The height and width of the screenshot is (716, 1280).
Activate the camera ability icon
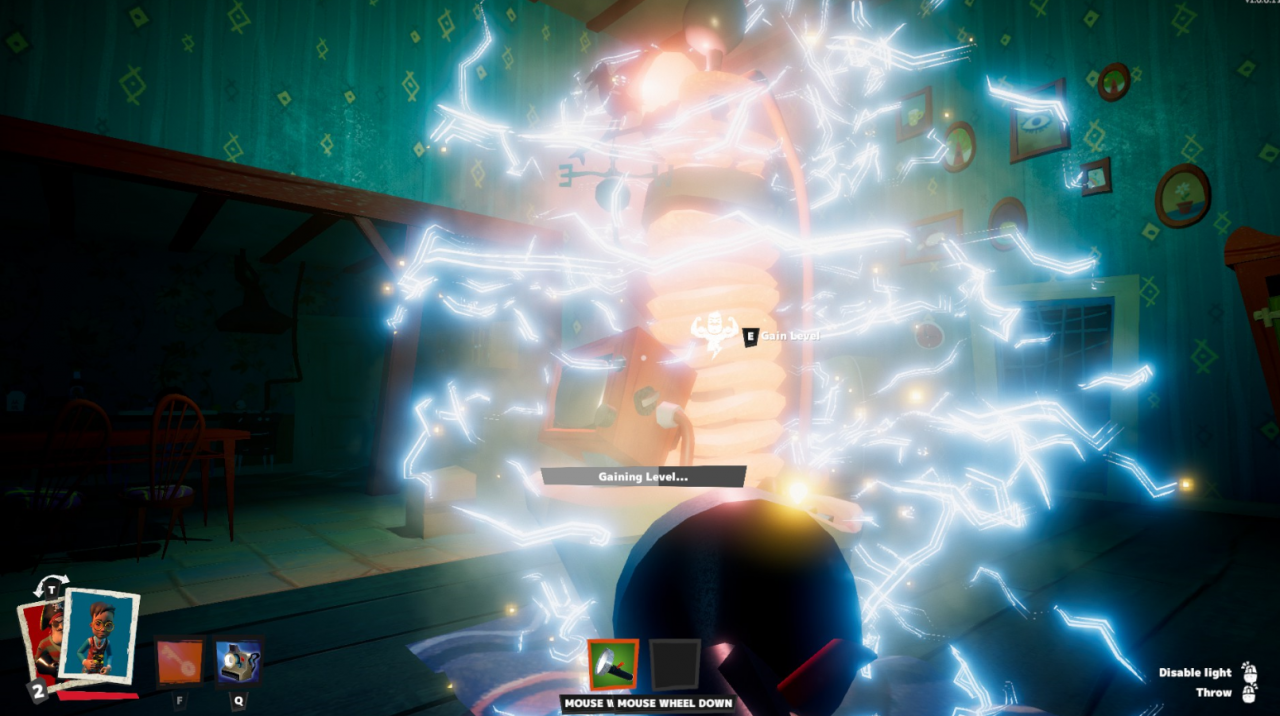click(240, 662)
